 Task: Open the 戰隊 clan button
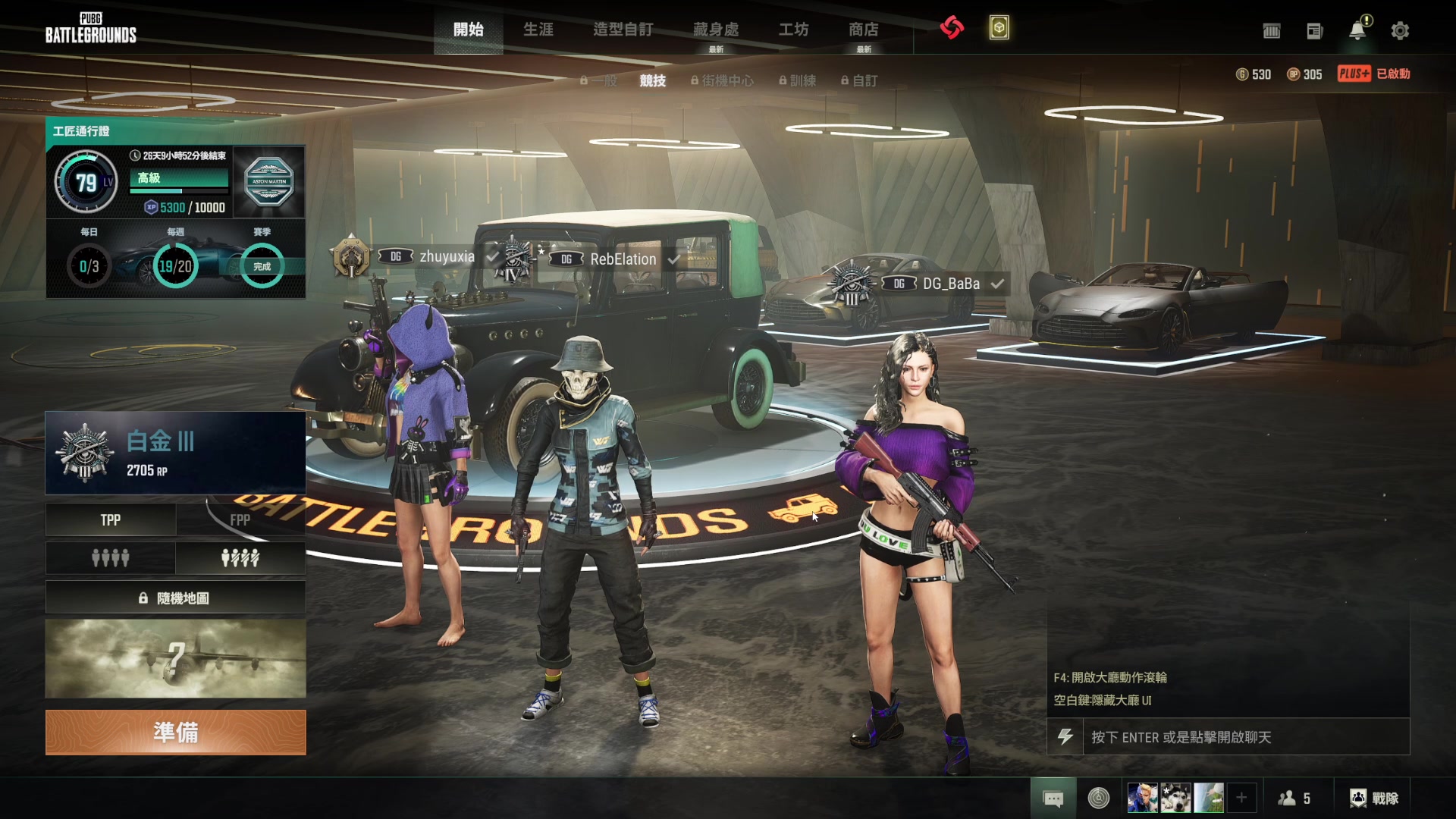1374,798
